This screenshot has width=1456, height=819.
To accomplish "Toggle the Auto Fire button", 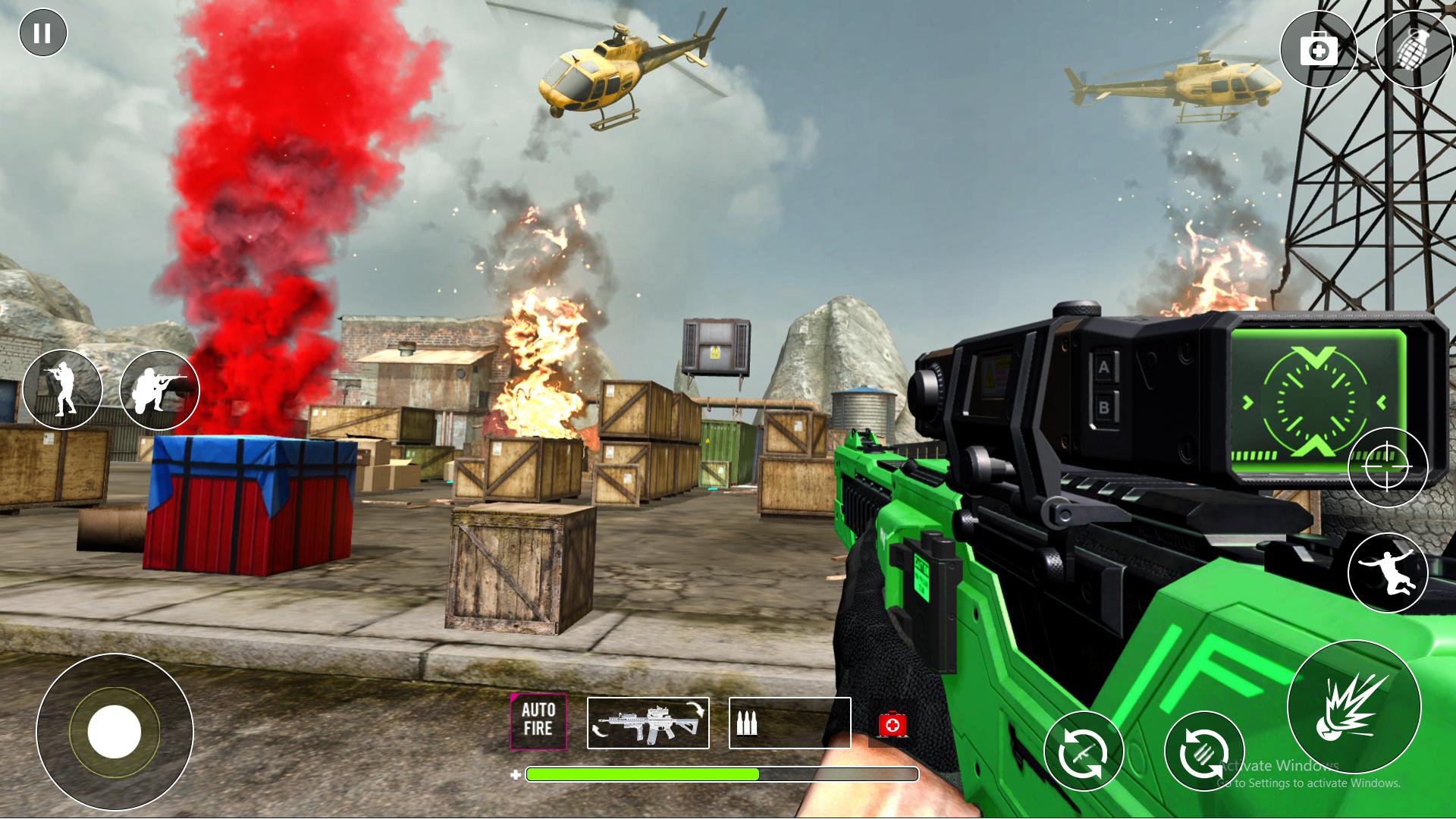I will click(x=538, y=721).
